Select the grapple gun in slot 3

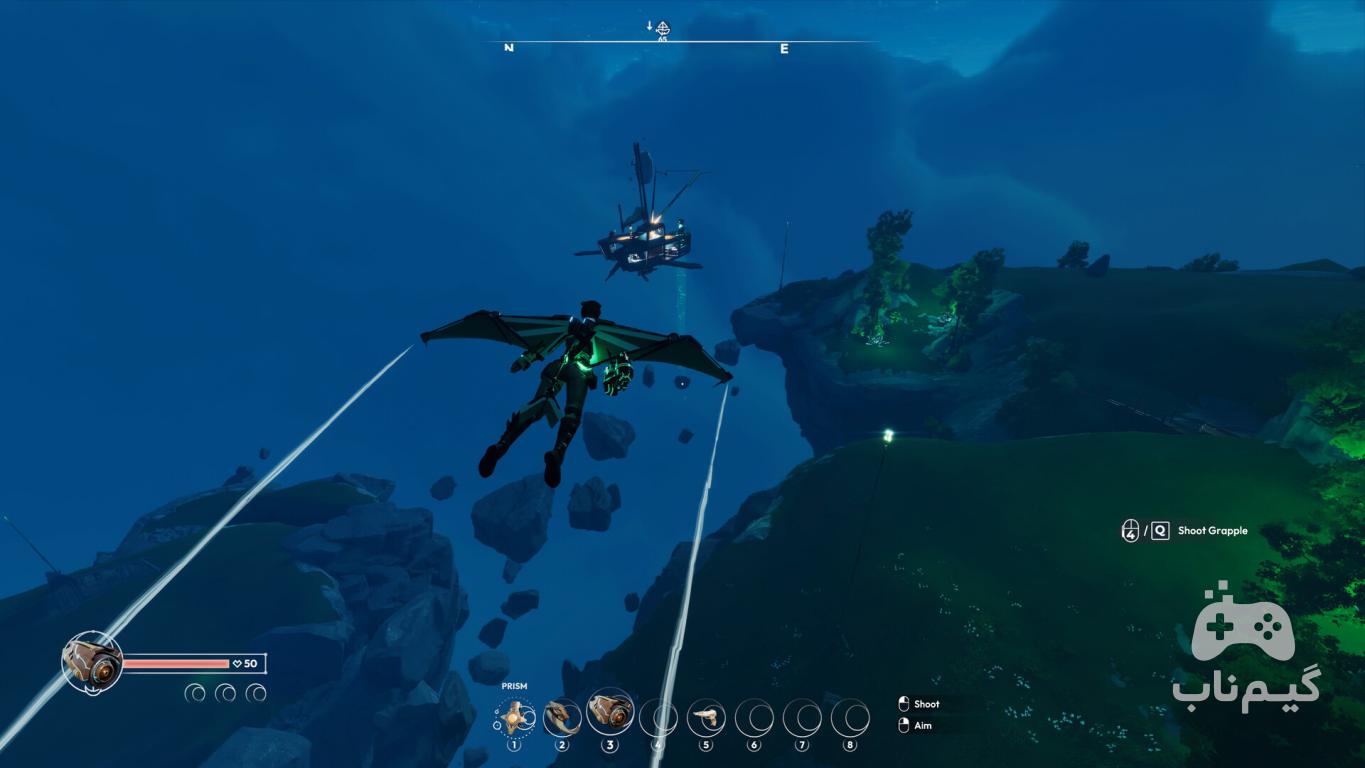coord(610,713)
